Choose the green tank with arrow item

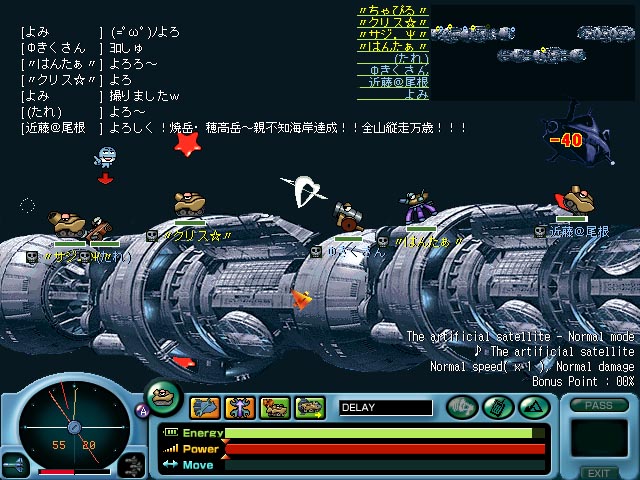[x=310, y=407]
